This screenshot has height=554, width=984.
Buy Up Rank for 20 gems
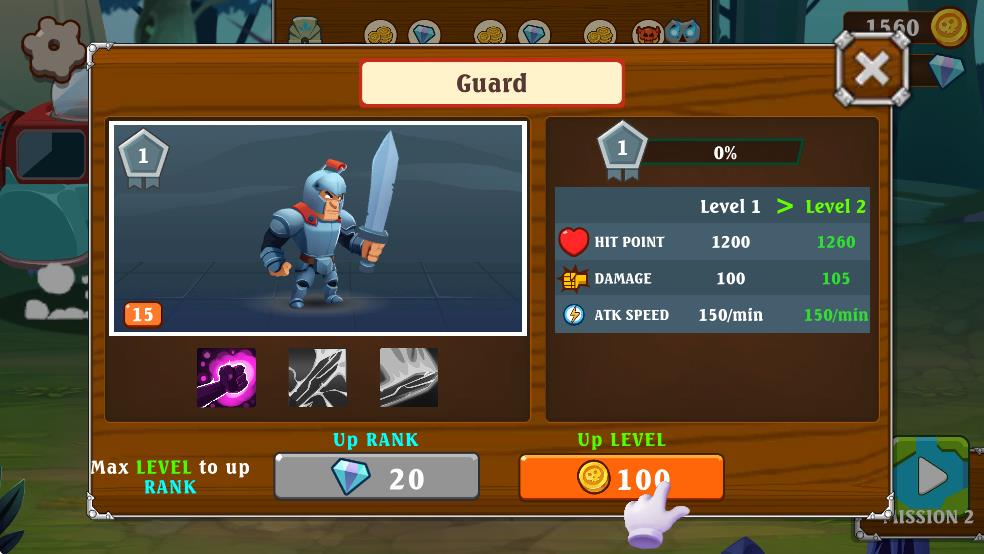377,478
